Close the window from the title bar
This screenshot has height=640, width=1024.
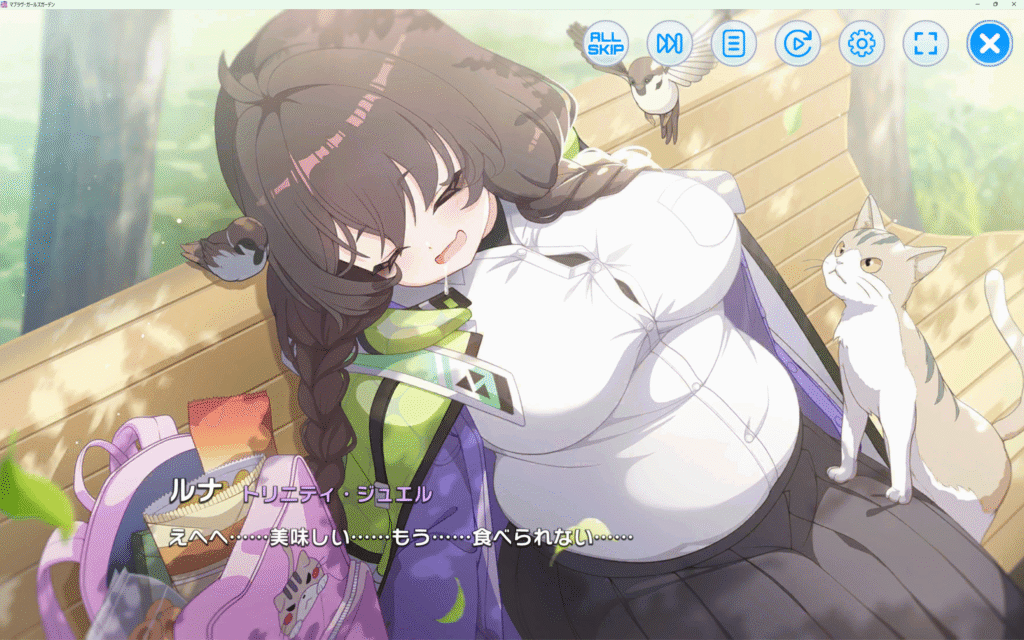point(1014,4)
